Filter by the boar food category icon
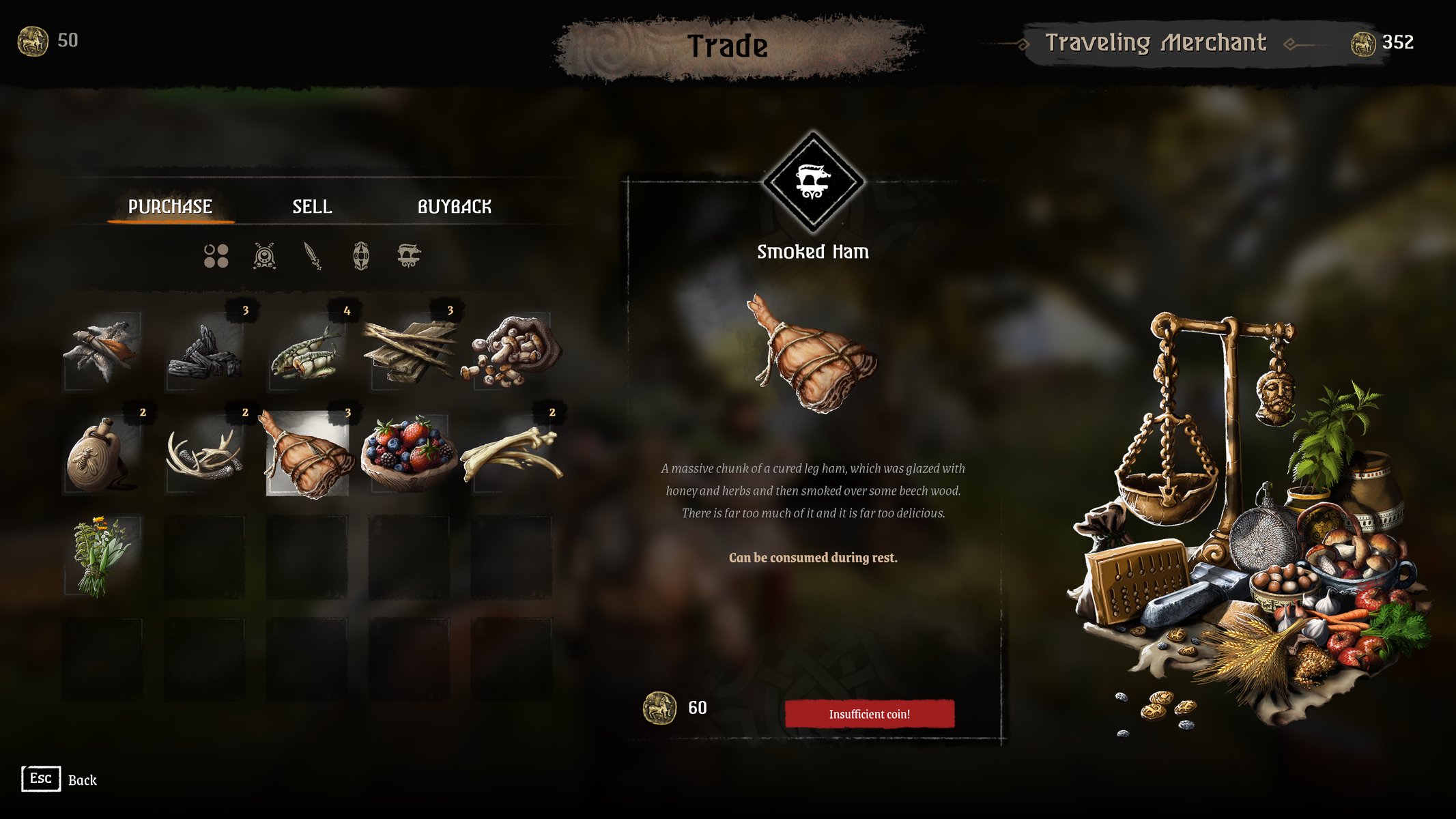Viewport: 1456px width, 819px height. [409, 256]
